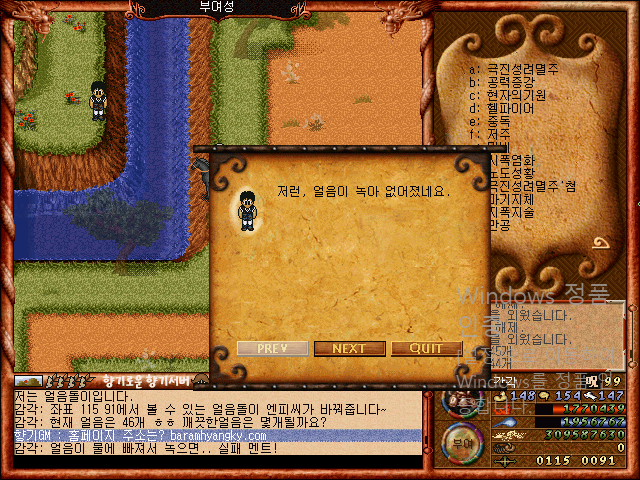
Task: Click the chat input bar
Action: 217,462
